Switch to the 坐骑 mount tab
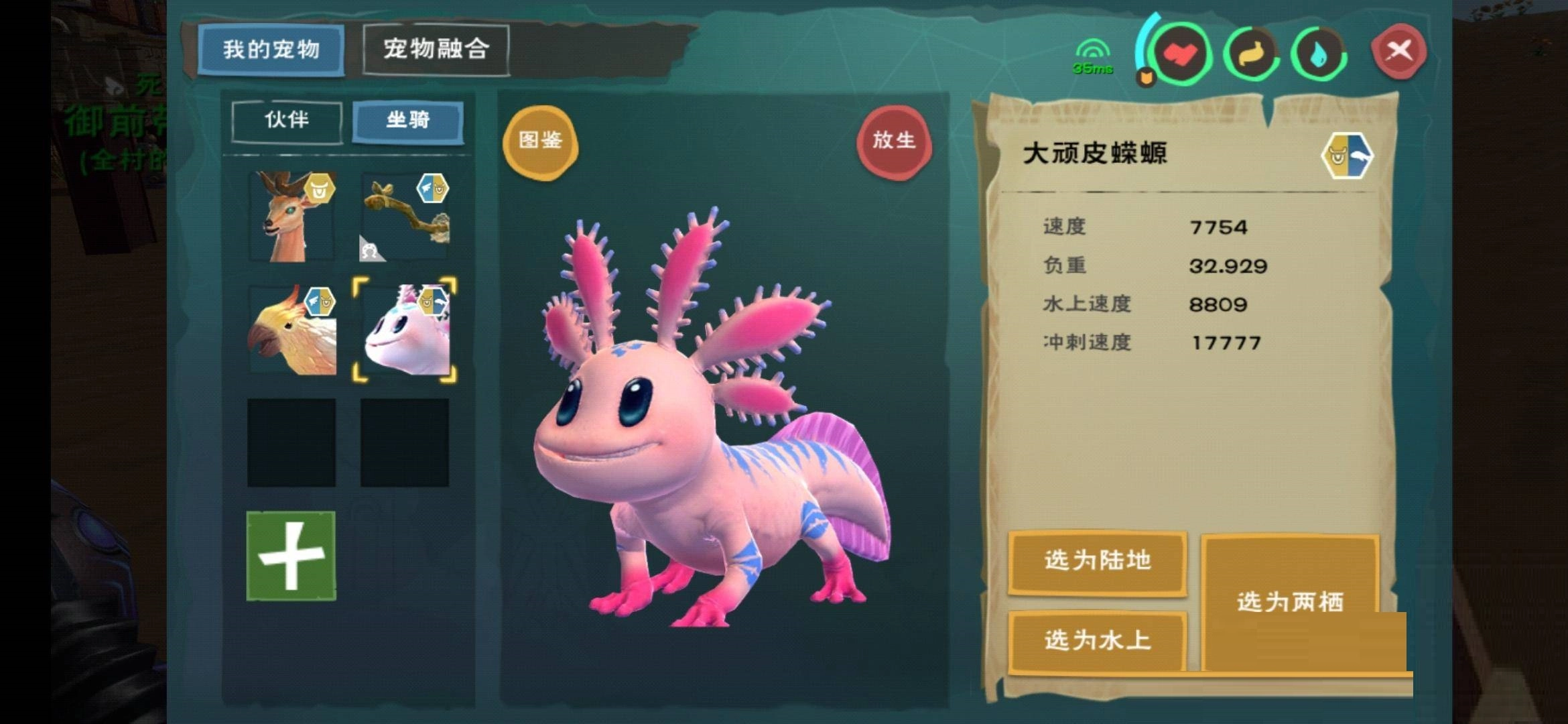 [407, 121]
